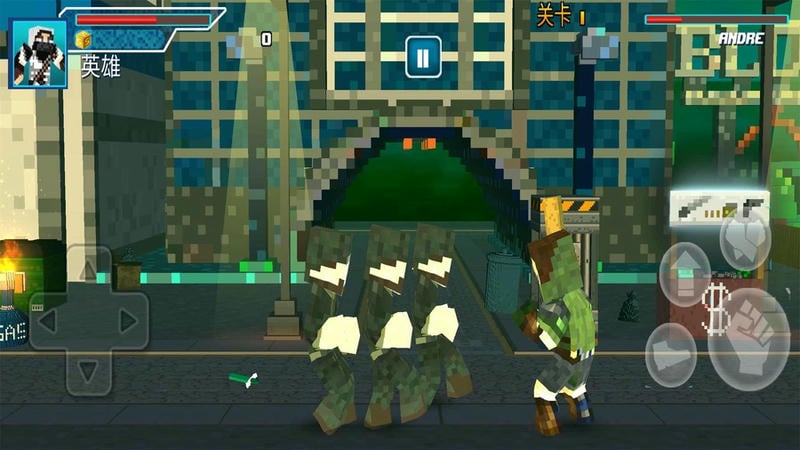Tap the kick boot bubble button
The image size is (800, 450).
[x=670, y=354]
